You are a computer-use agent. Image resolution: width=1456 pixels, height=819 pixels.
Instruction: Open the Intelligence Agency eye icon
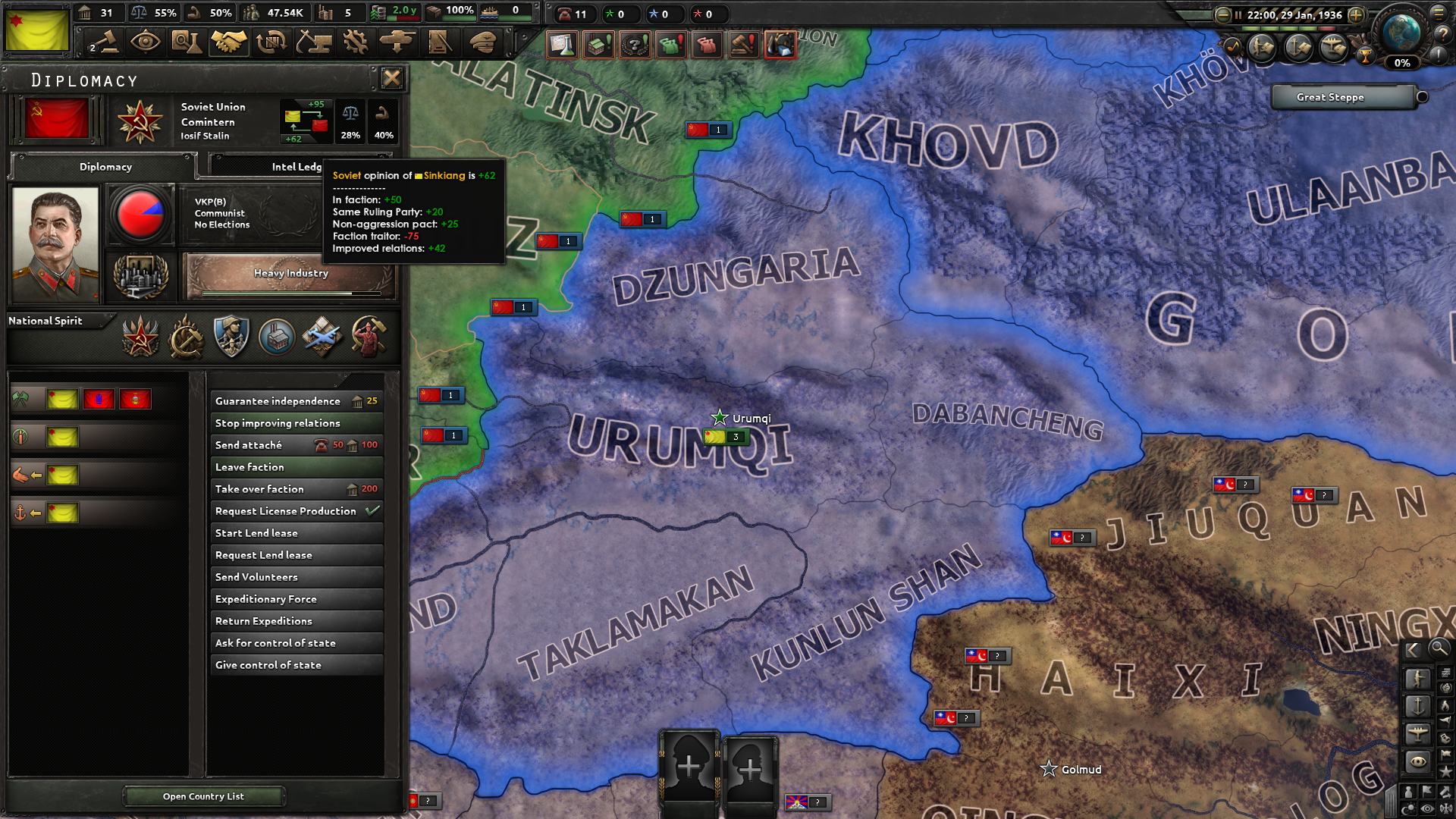[146, 43]
